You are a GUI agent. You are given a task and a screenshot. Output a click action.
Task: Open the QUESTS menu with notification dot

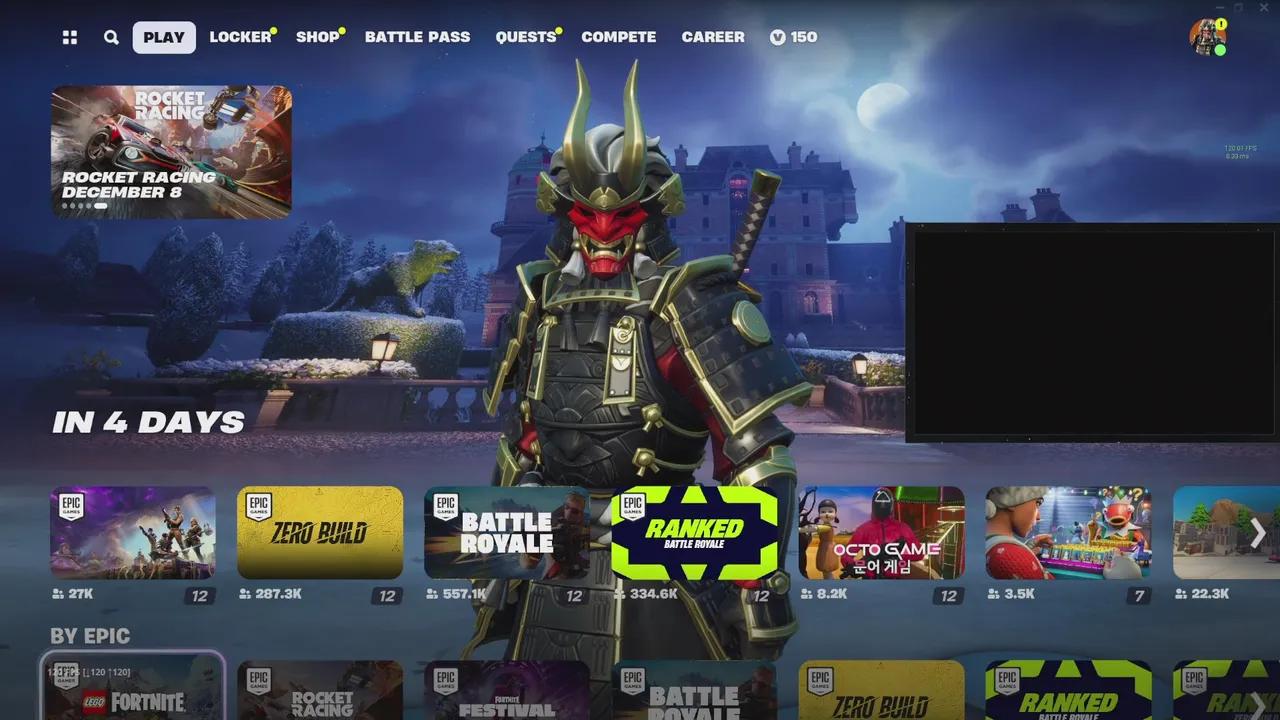pyautogui.click(x=524, y=37)
